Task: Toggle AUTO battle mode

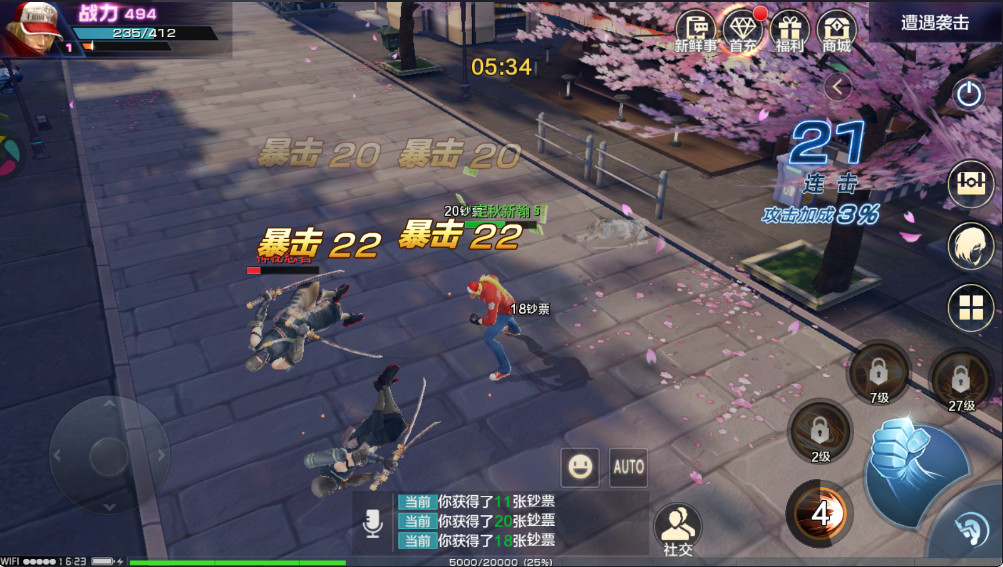Action: click(628, 466)
